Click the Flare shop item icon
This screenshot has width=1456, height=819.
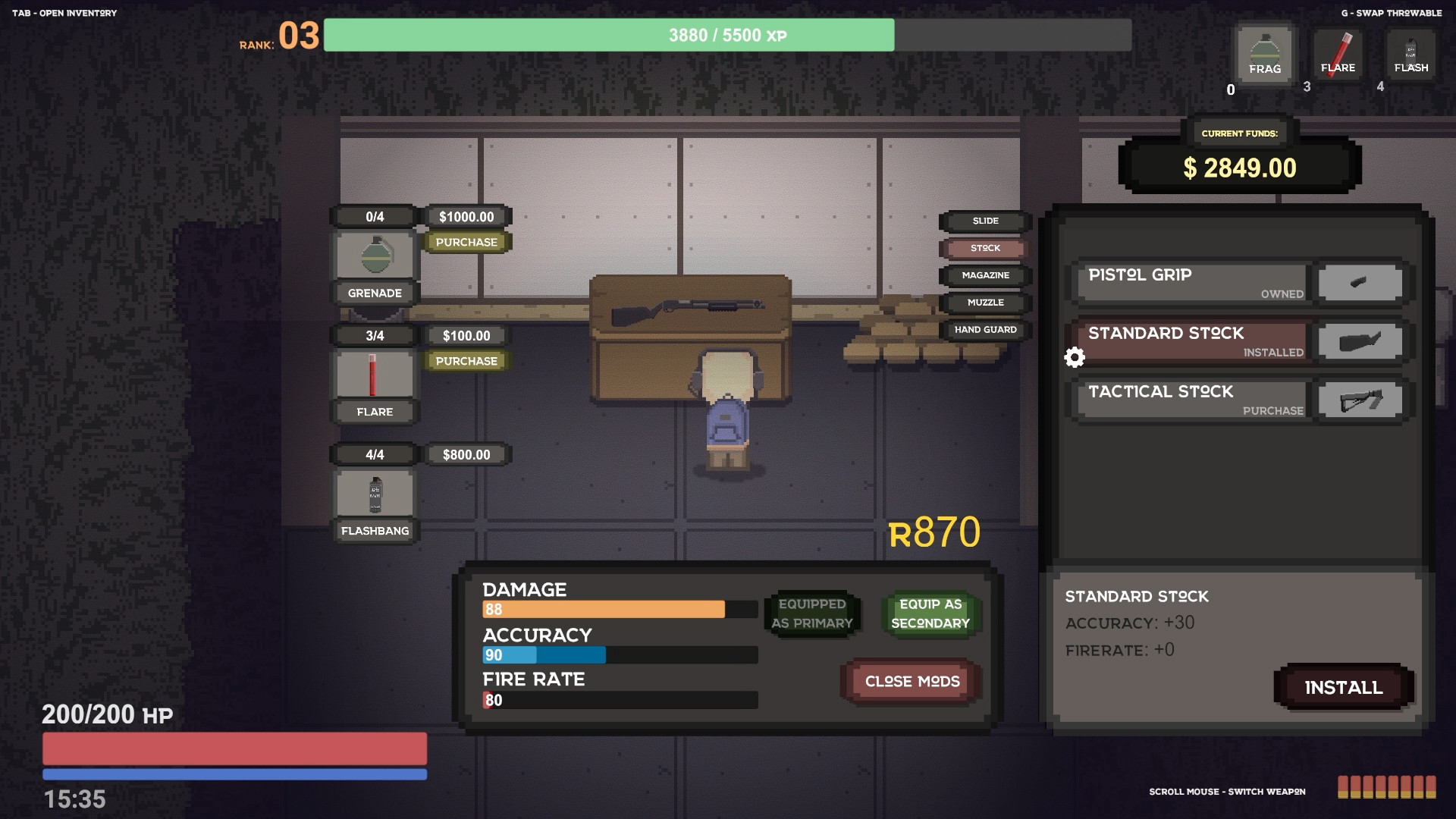(x=373, y=374)
